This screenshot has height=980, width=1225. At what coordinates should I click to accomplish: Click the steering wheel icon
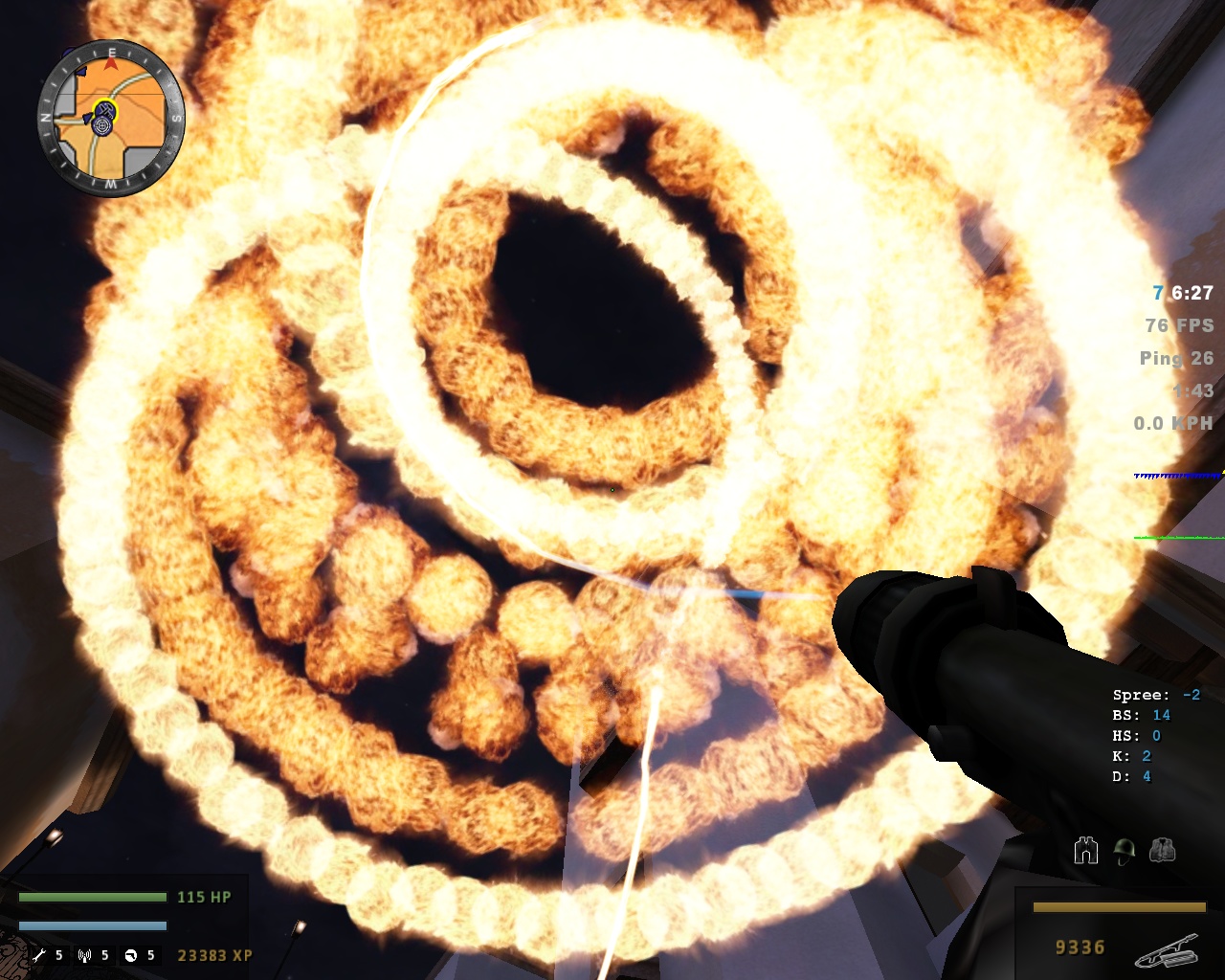click(x=132, y=954)
